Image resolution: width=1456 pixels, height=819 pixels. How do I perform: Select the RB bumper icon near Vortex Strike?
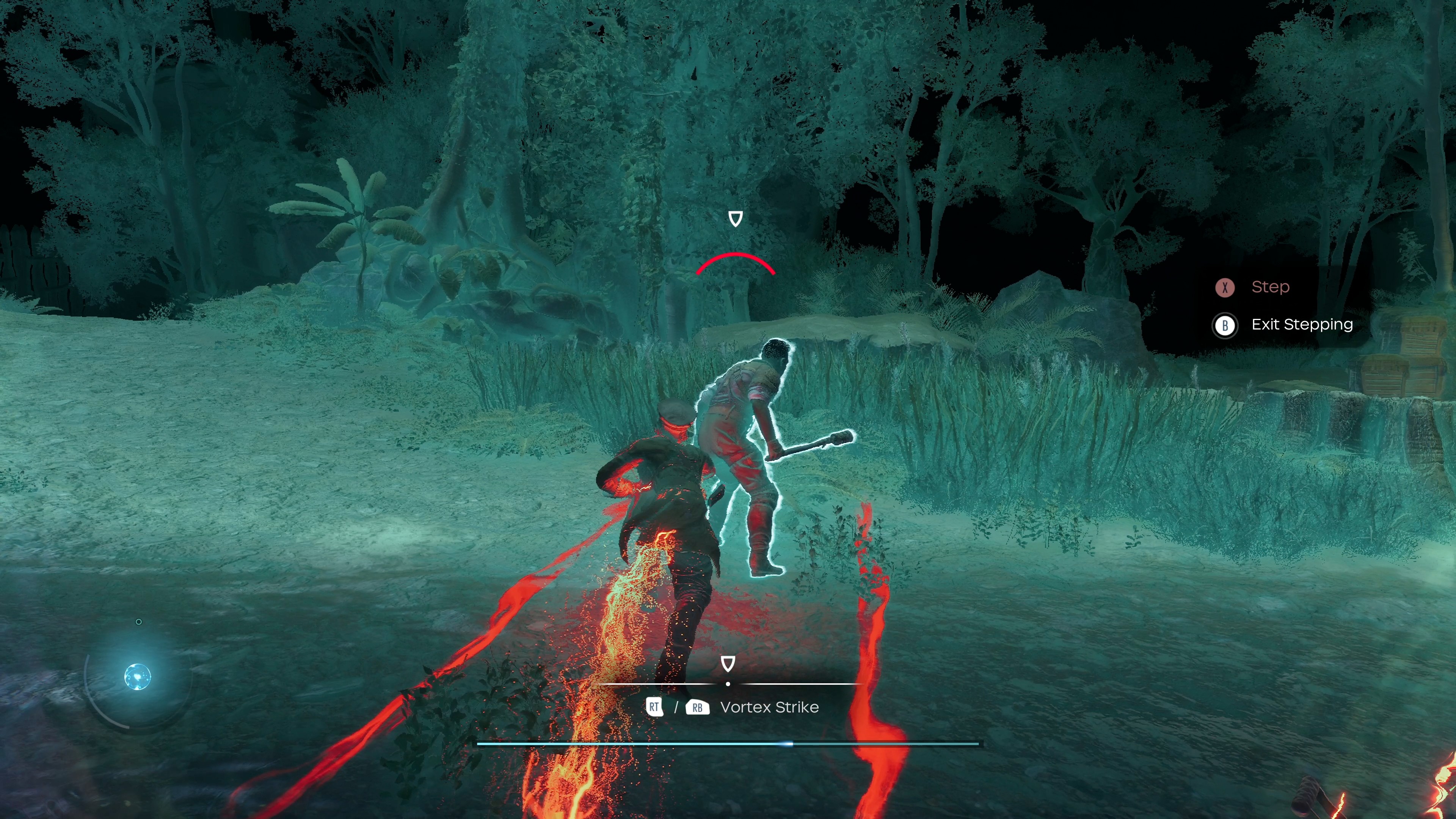coord(698,706)
